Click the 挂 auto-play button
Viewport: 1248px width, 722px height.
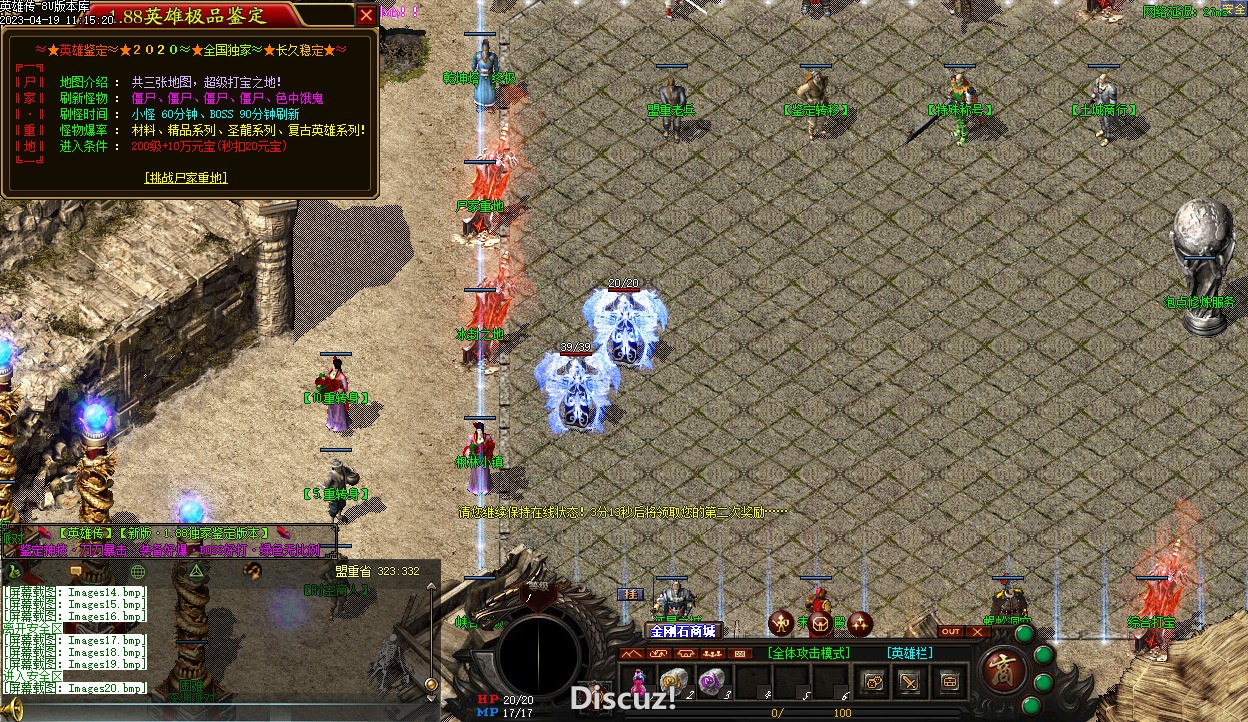pyautogui.click(x=632, y=594)
